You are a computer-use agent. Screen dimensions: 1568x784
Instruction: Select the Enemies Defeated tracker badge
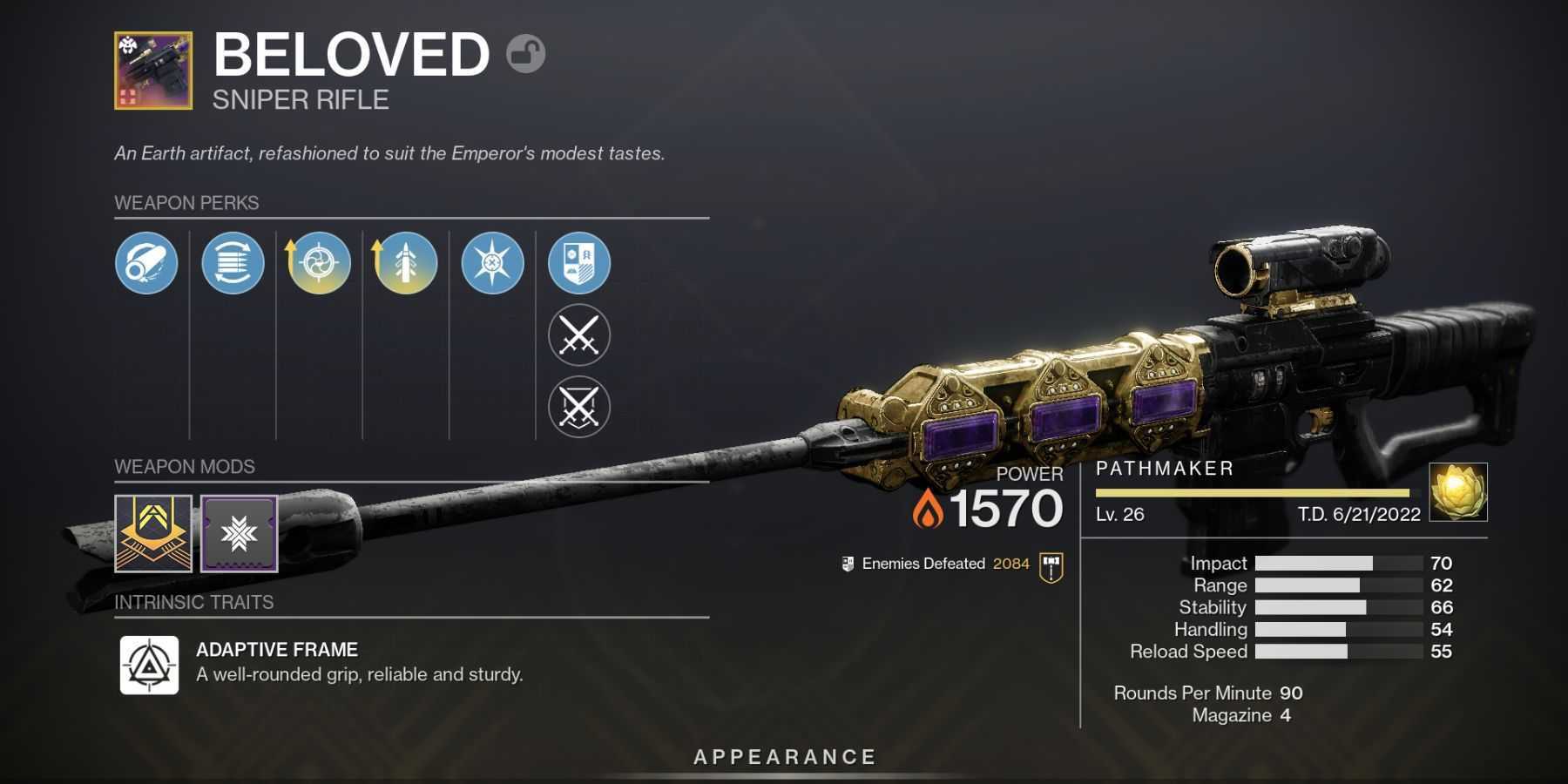1051,567
